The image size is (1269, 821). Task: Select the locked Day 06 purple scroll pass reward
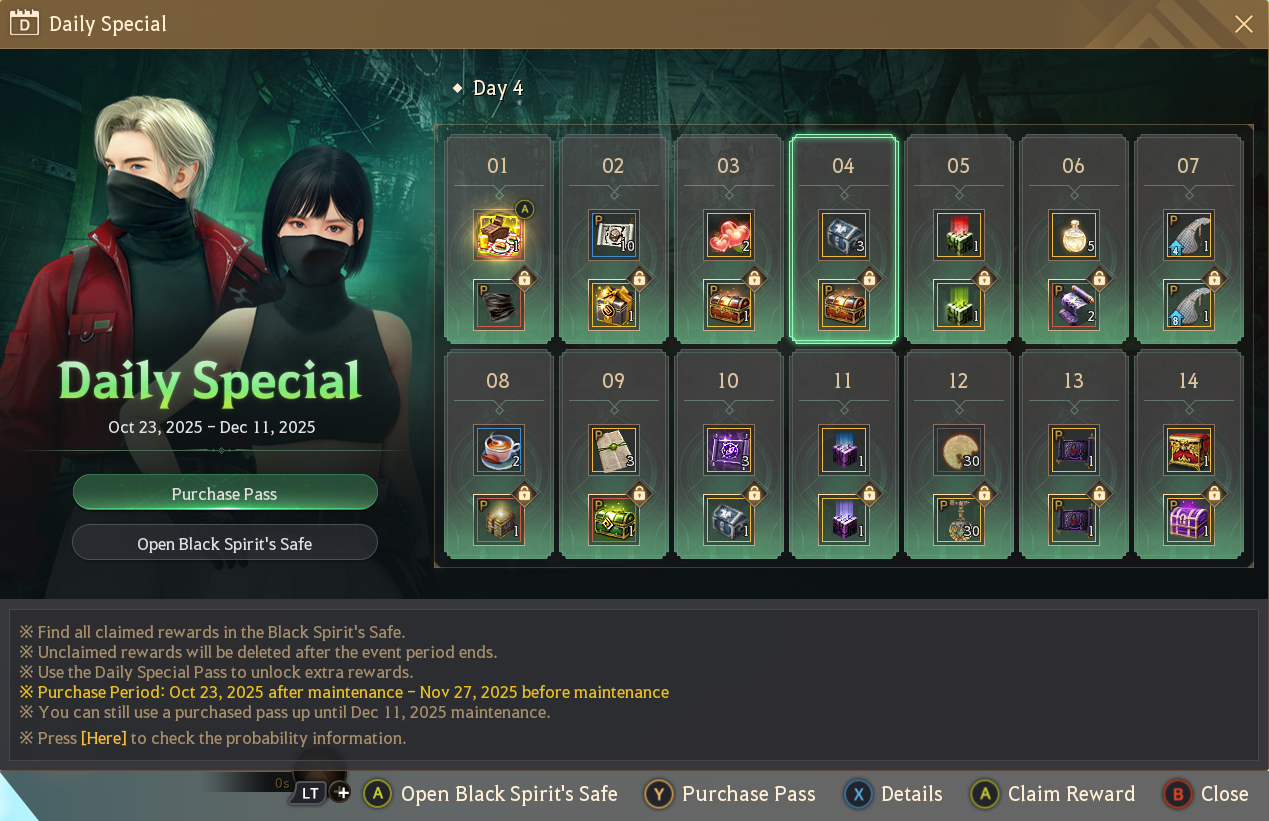1073,305
